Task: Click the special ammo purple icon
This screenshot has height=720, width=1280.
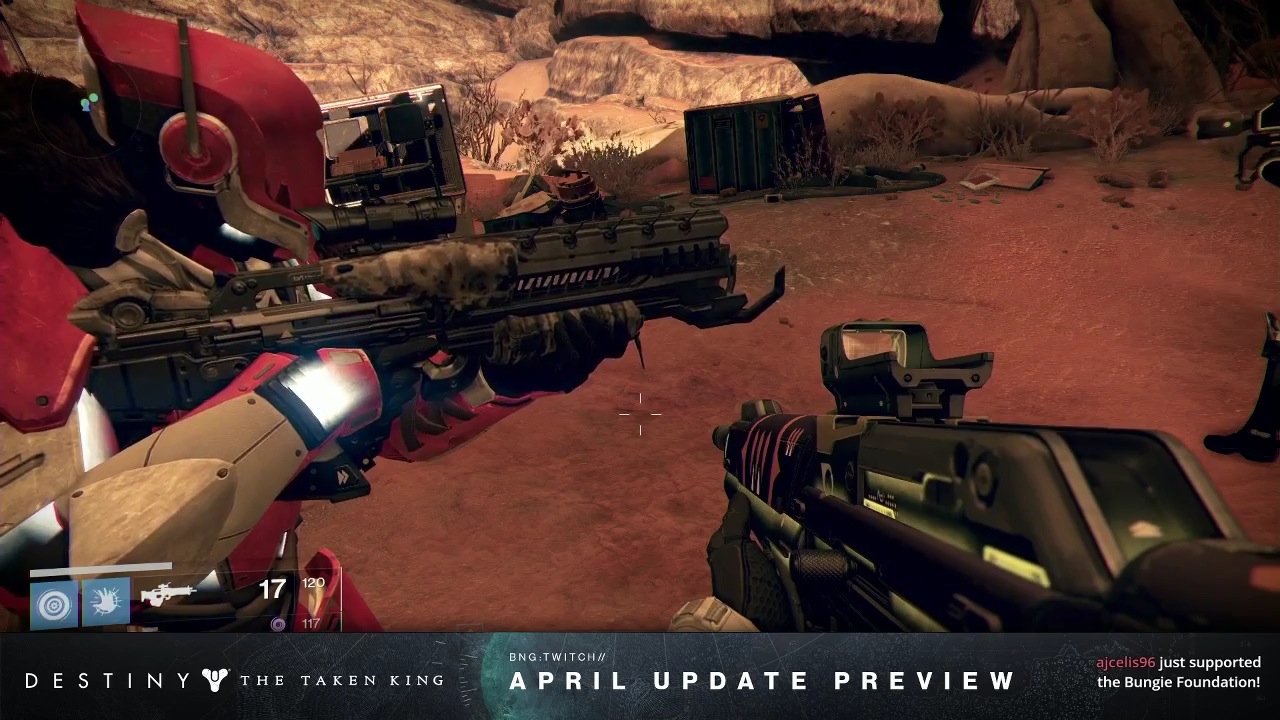Action: (278, 624)
